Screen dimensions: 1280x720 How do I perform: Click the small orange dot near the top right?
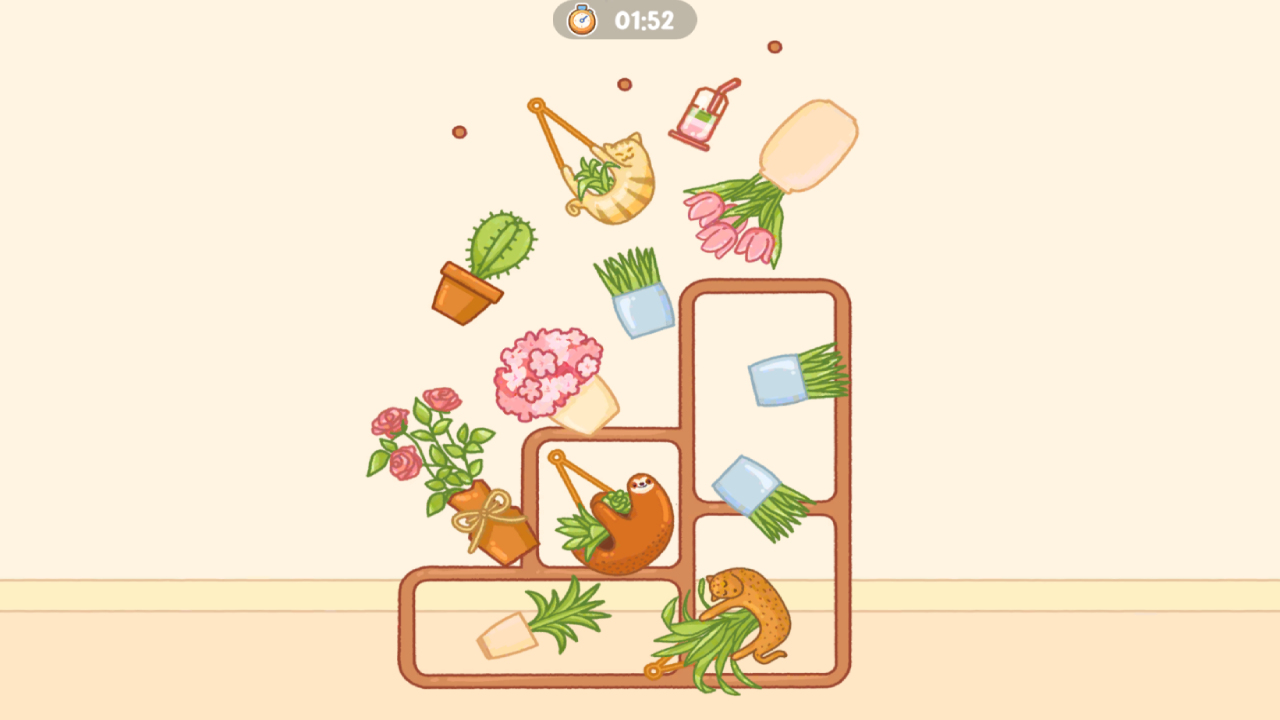[x=775, y=46]
